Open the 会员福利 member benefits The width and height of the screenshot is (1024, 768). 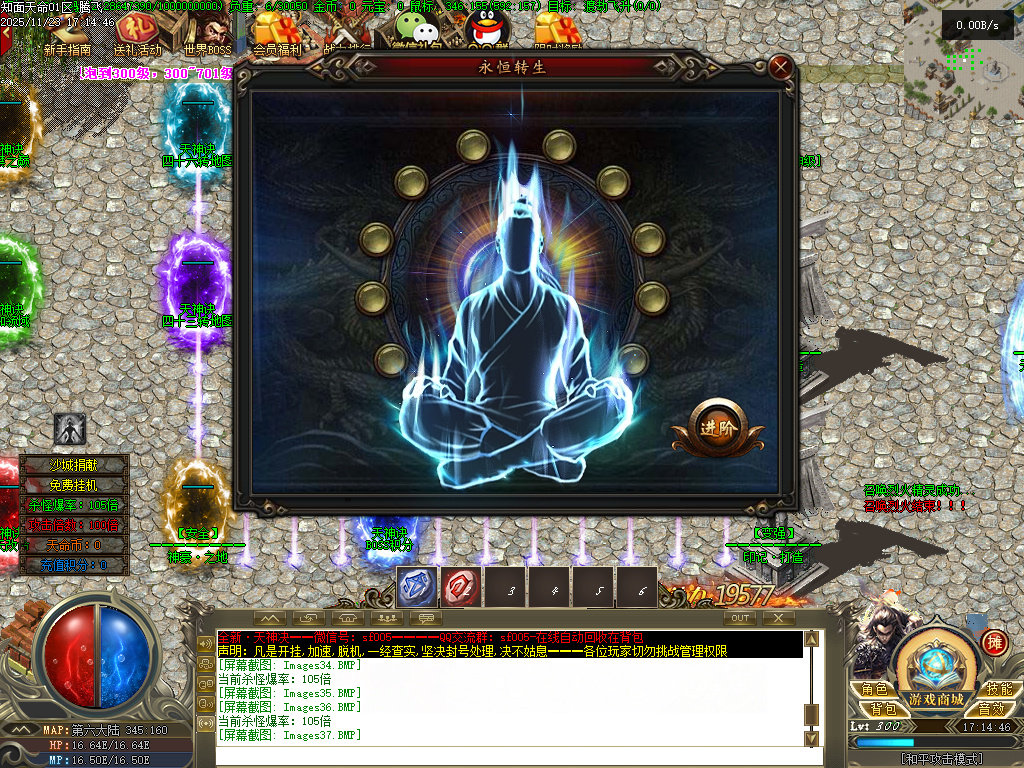tap(278, 48)
